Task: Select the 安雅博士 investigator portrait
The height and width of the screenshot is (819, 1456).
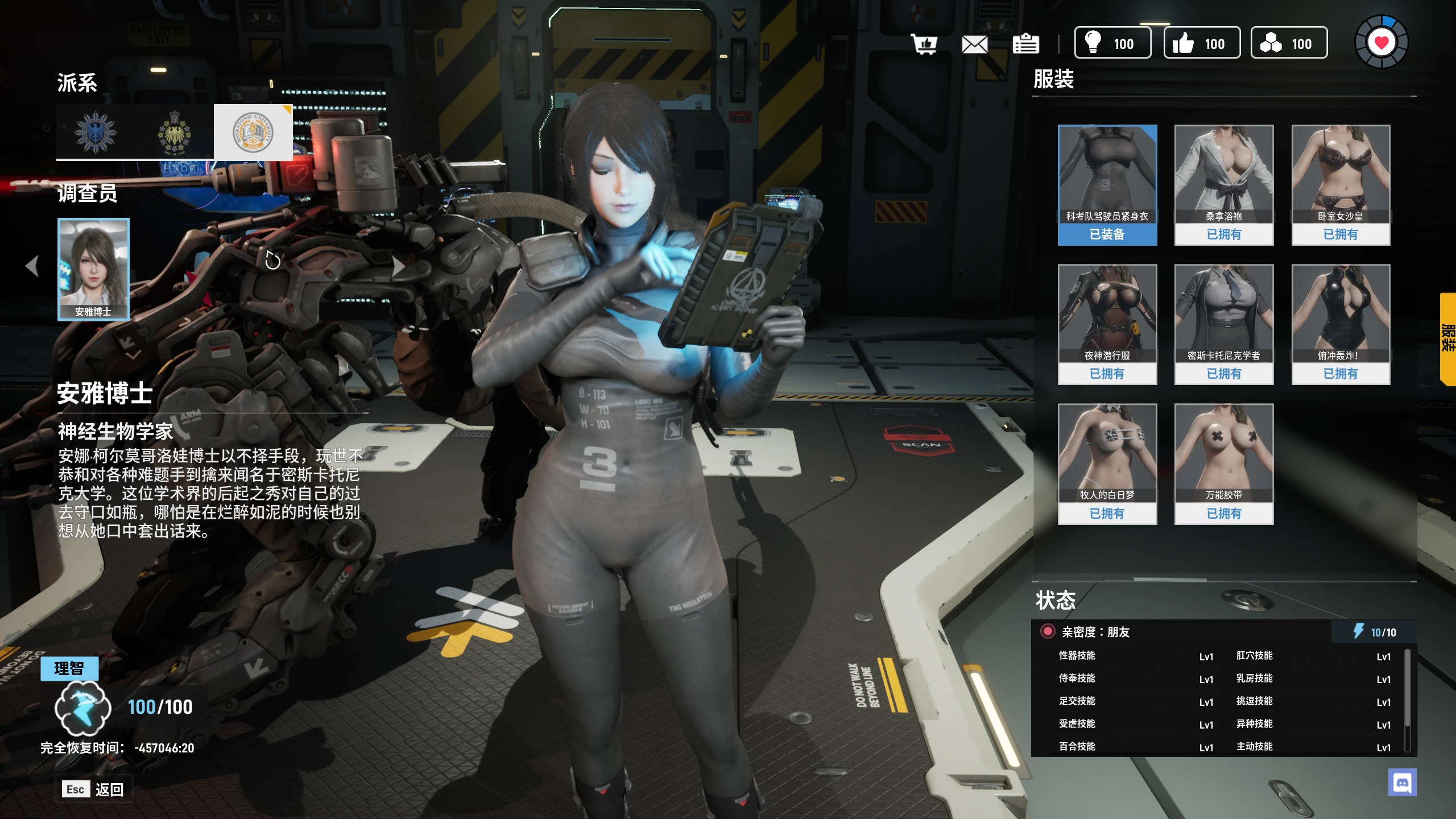Action: click(x=93, y=269)
